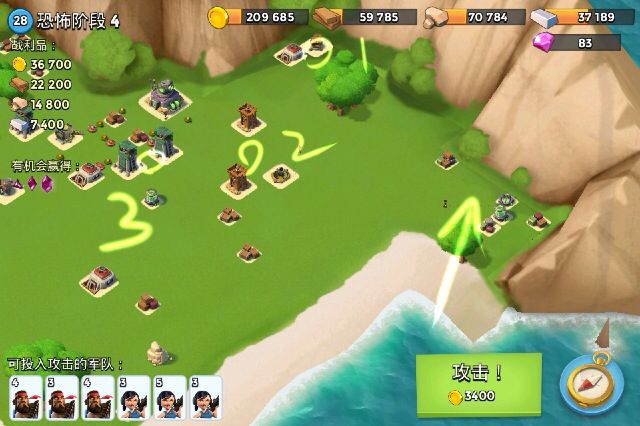Select the Zooka troop card marked 5
640x426 pixels.
click(169, 397)
